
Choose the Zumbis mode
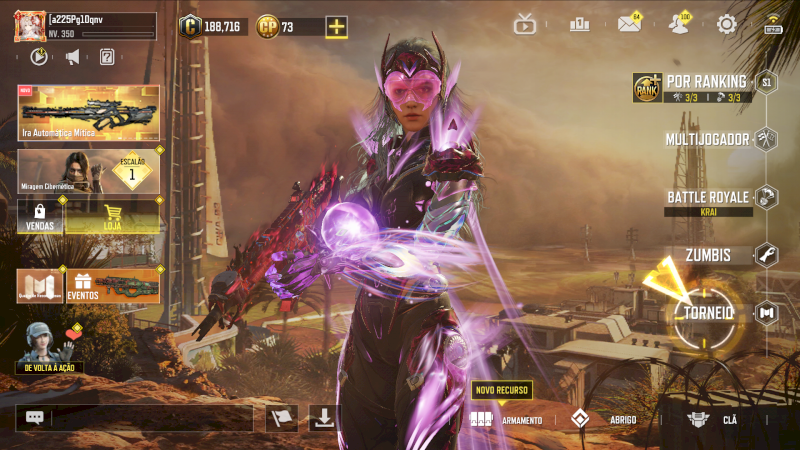pyautogui.click(x=708, y=255)
